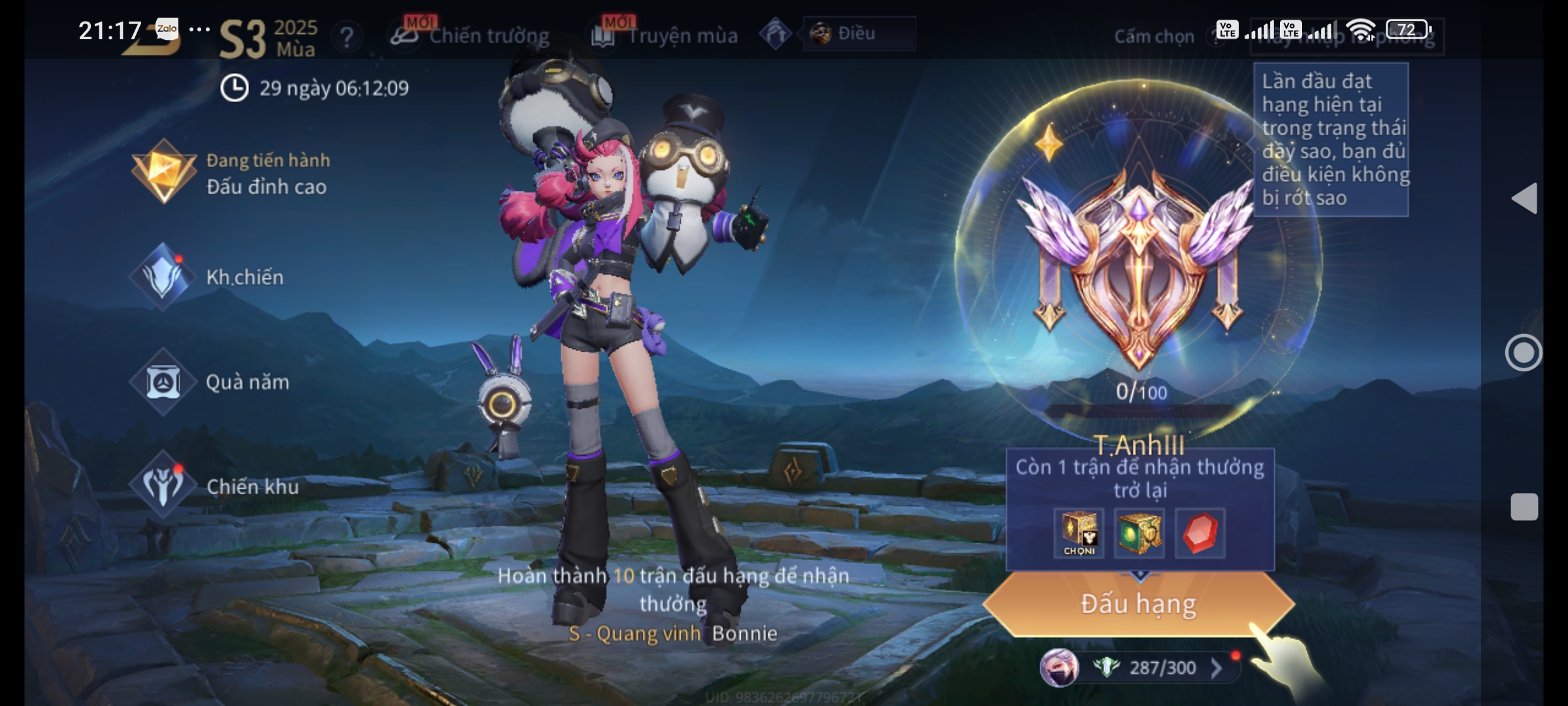This screenshot has height=706, width=1568.
Task: Tap the Android home circle button
Action: (x=1524, y=353)
